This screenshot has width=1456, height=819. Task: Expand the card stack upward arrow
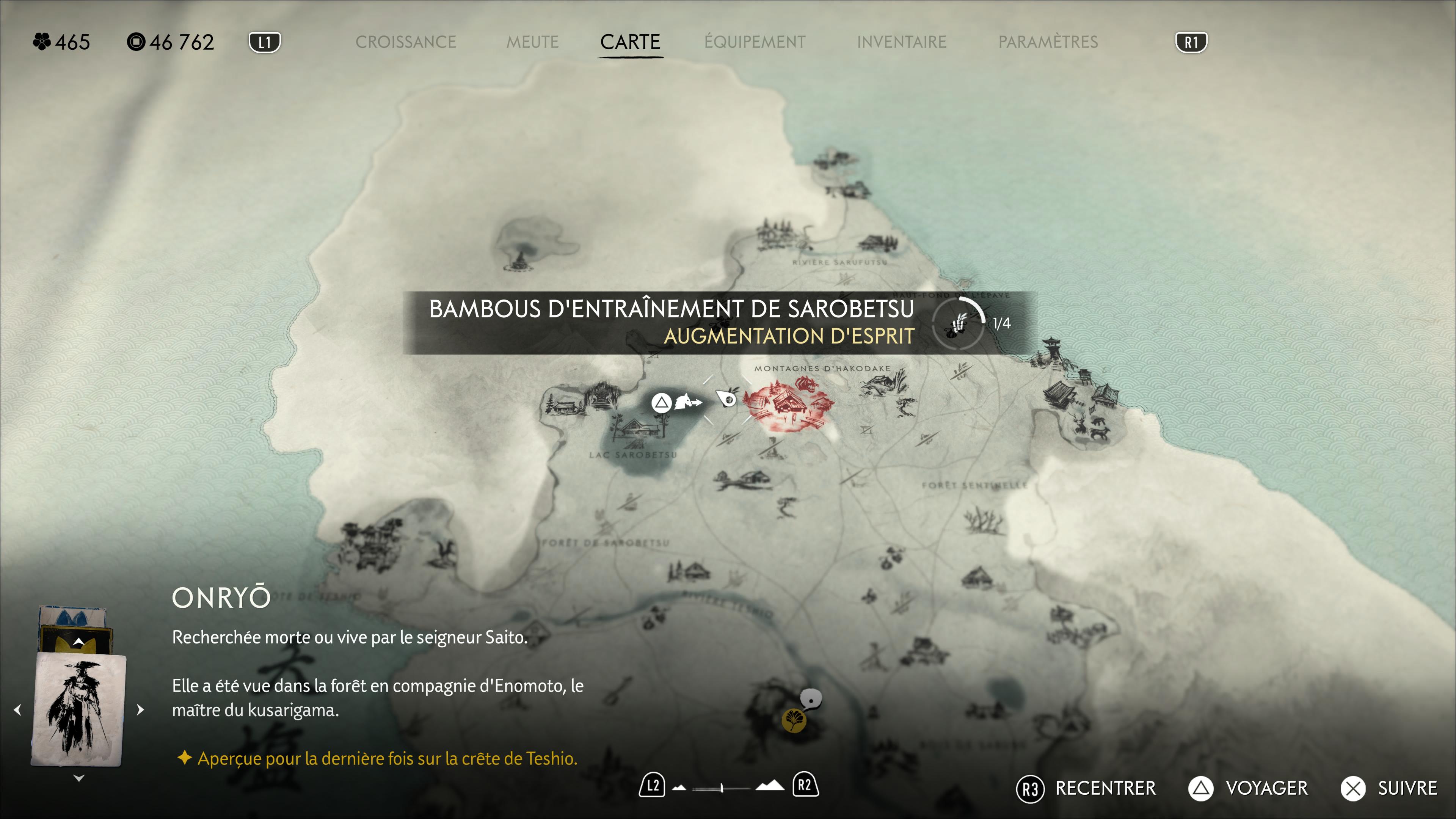pos(78,642)
